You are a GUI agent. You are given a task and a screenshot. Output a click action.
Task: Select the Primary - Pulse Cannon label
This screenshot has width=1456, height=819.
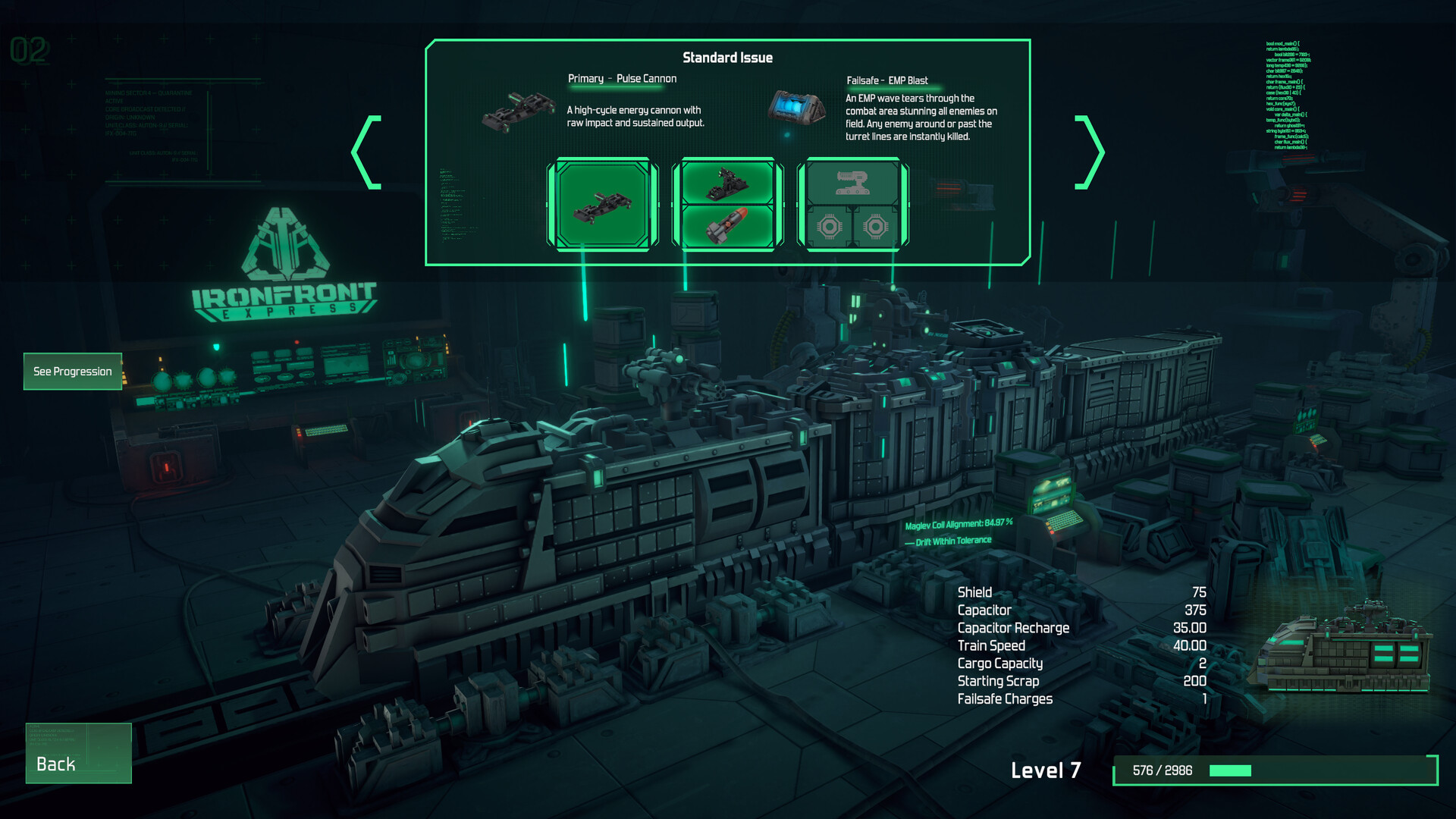tap(621, 78)
